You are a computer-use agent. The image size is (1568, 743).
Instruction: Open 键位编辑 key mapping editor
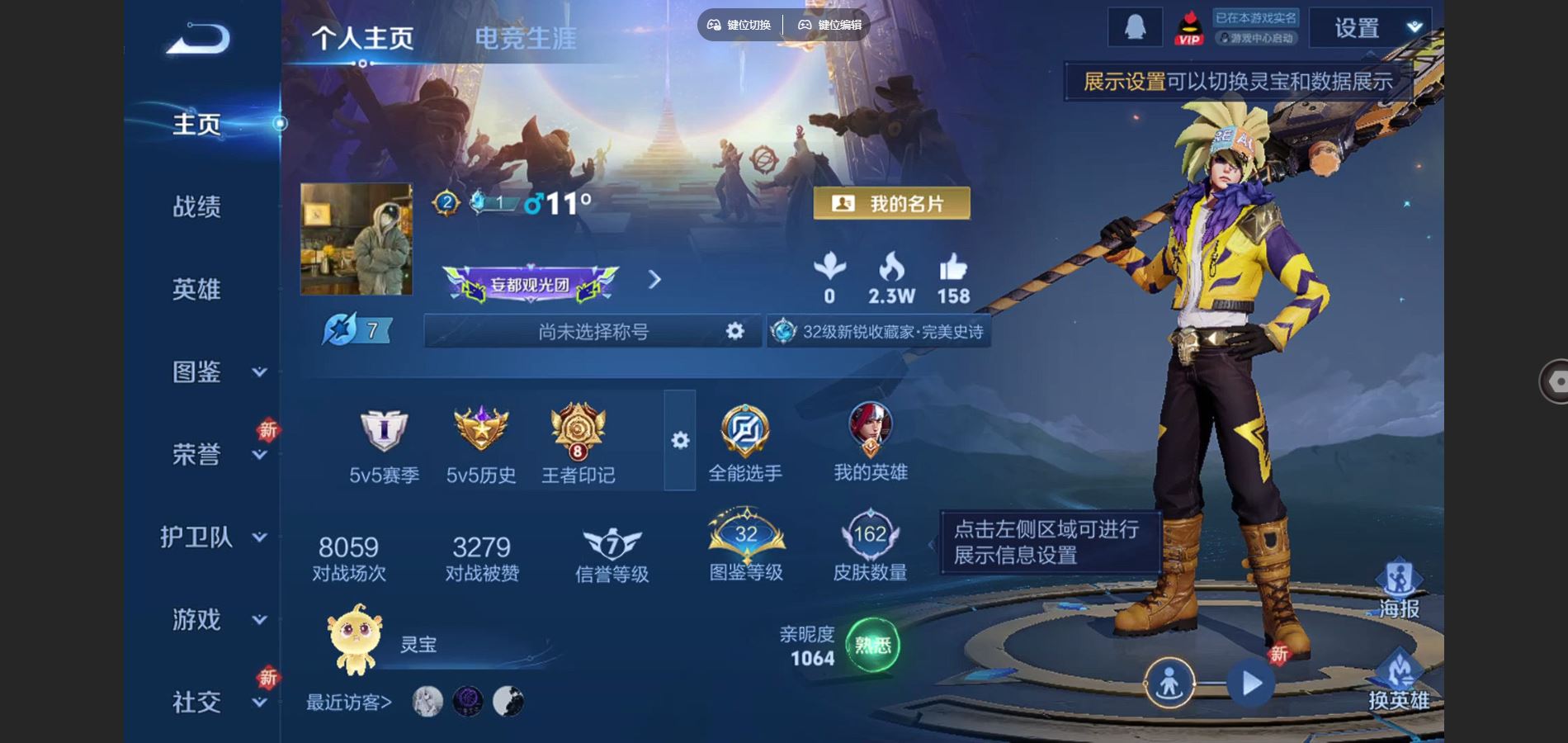[x=829, y=25]
